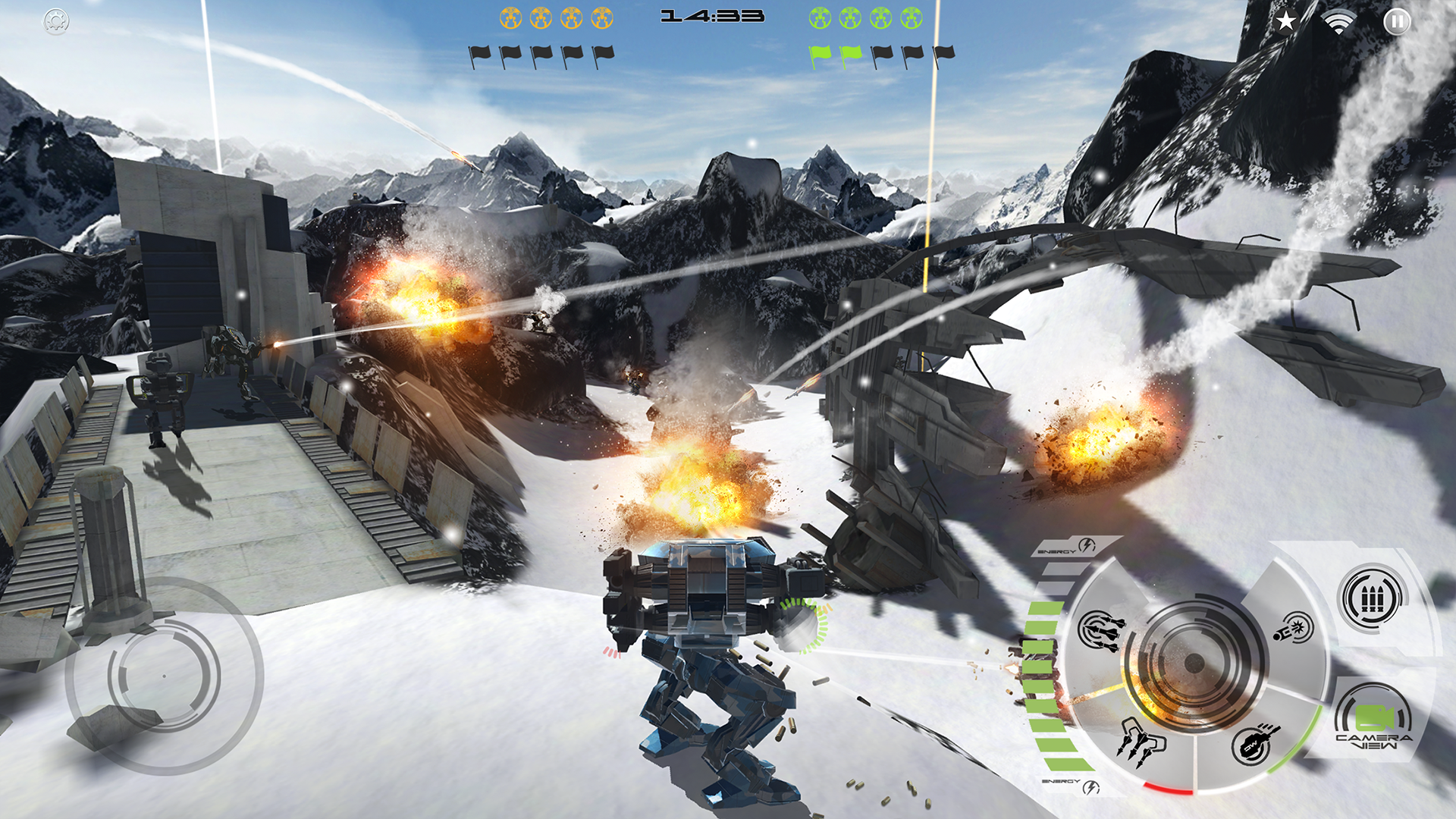Activate the machine gun weapon segment
This screenshot has height=819, width=1456.
(x=1252, y=745)
